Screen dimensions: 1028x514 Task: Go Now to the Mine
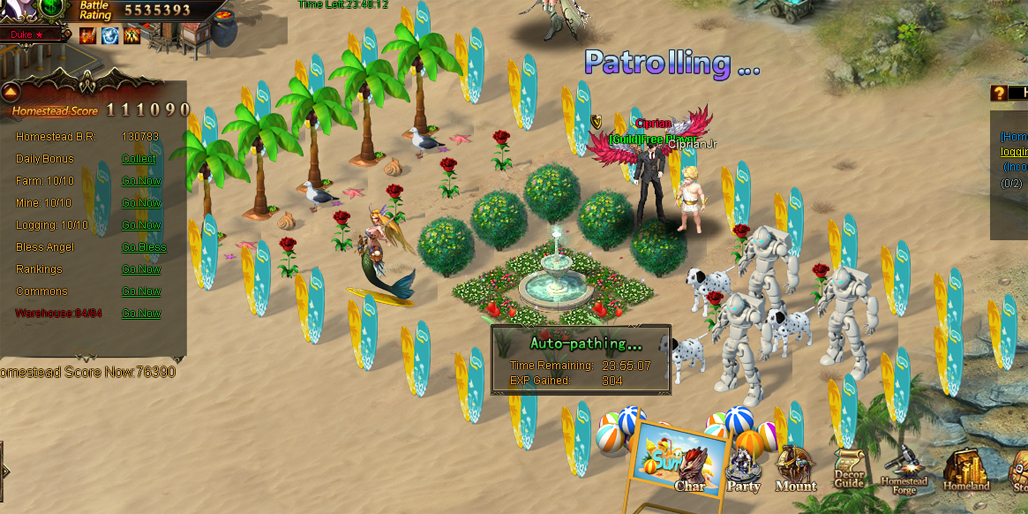pyautogui.click(x=141, y=203)
